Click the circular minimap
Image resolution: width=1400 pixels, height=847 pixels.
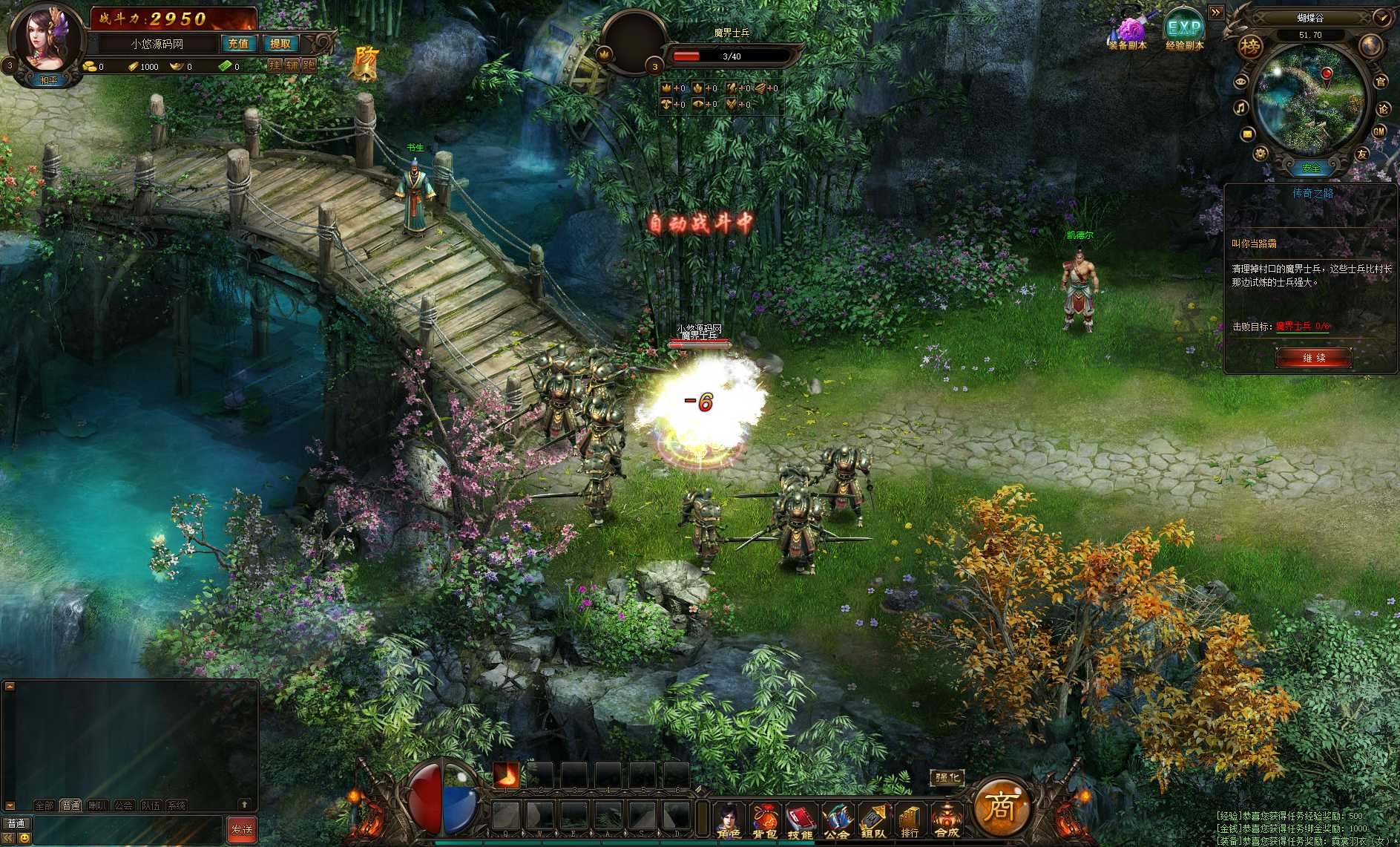tap(1310, 100)
